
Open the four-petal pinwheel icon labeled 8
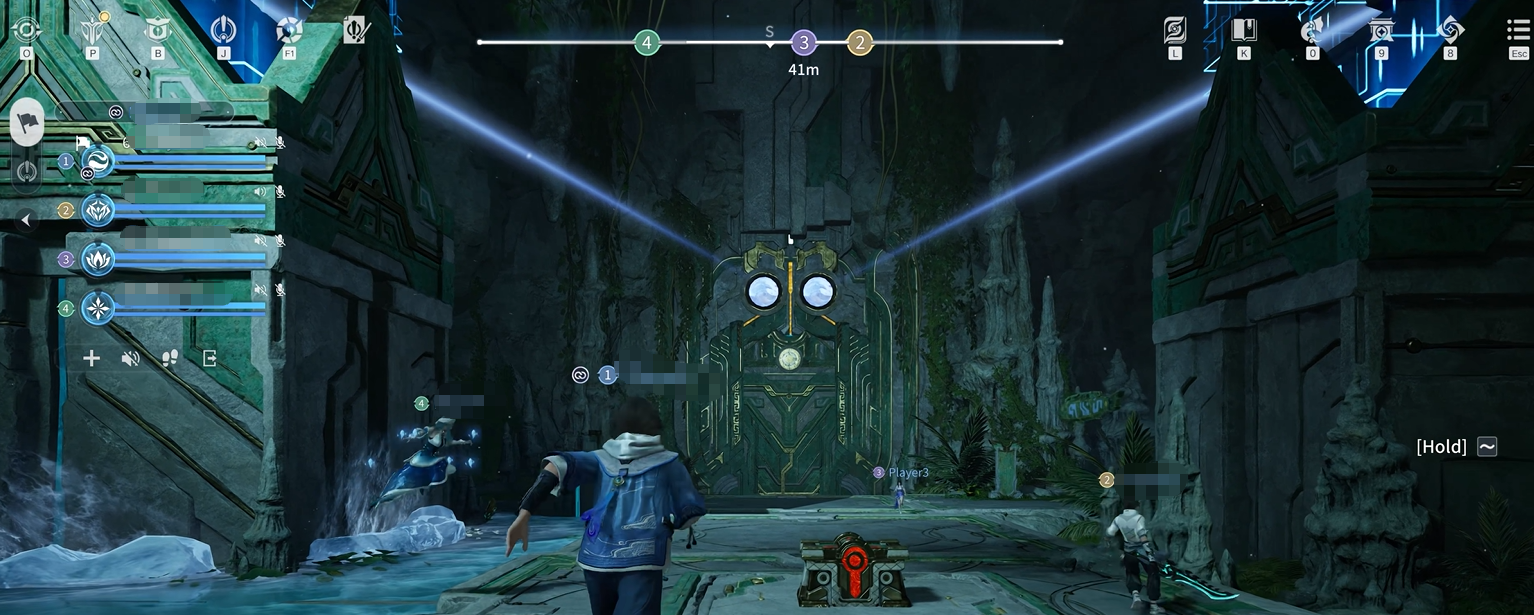[x=1450, y=30]
